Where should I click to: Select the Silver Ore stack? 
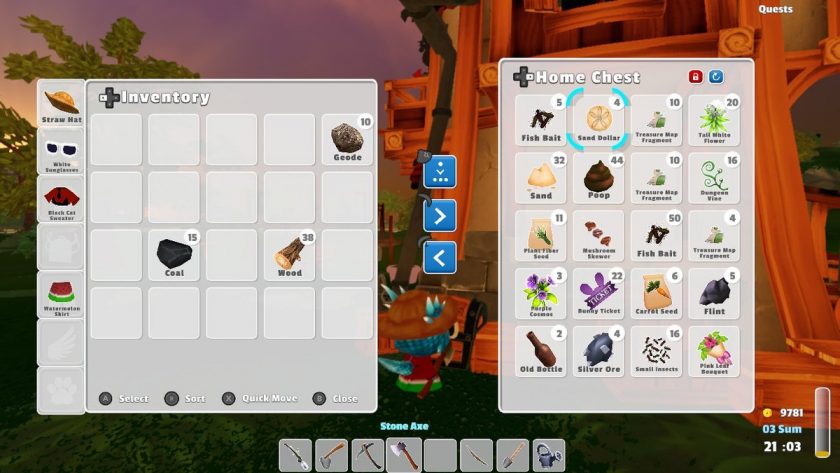tap(599, 351)
